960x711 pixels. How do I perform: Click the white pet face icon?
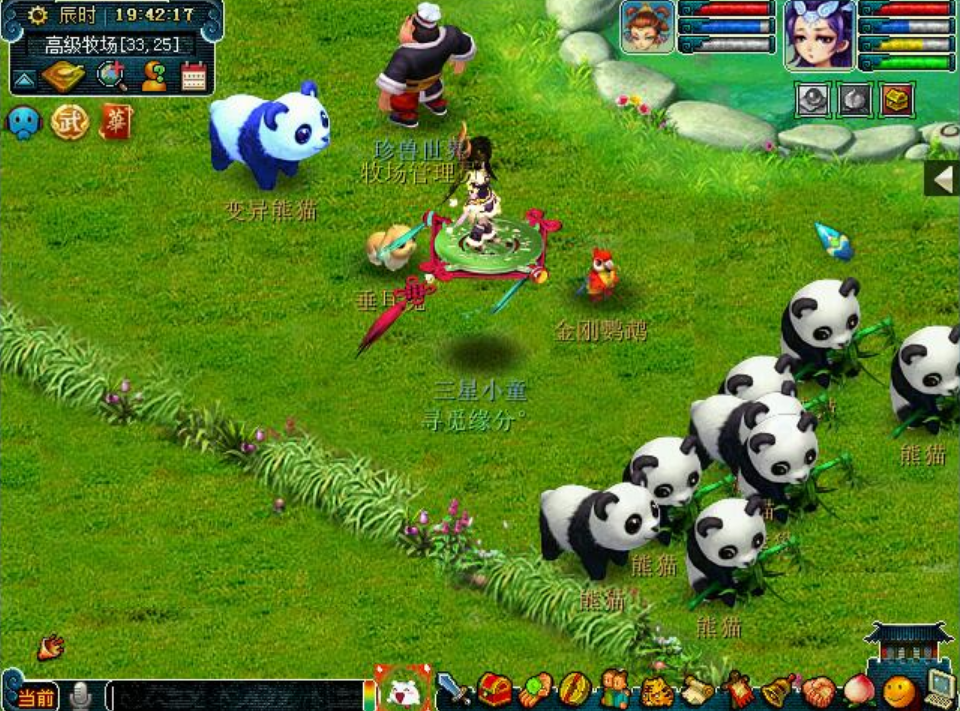(x=404, y=690)
